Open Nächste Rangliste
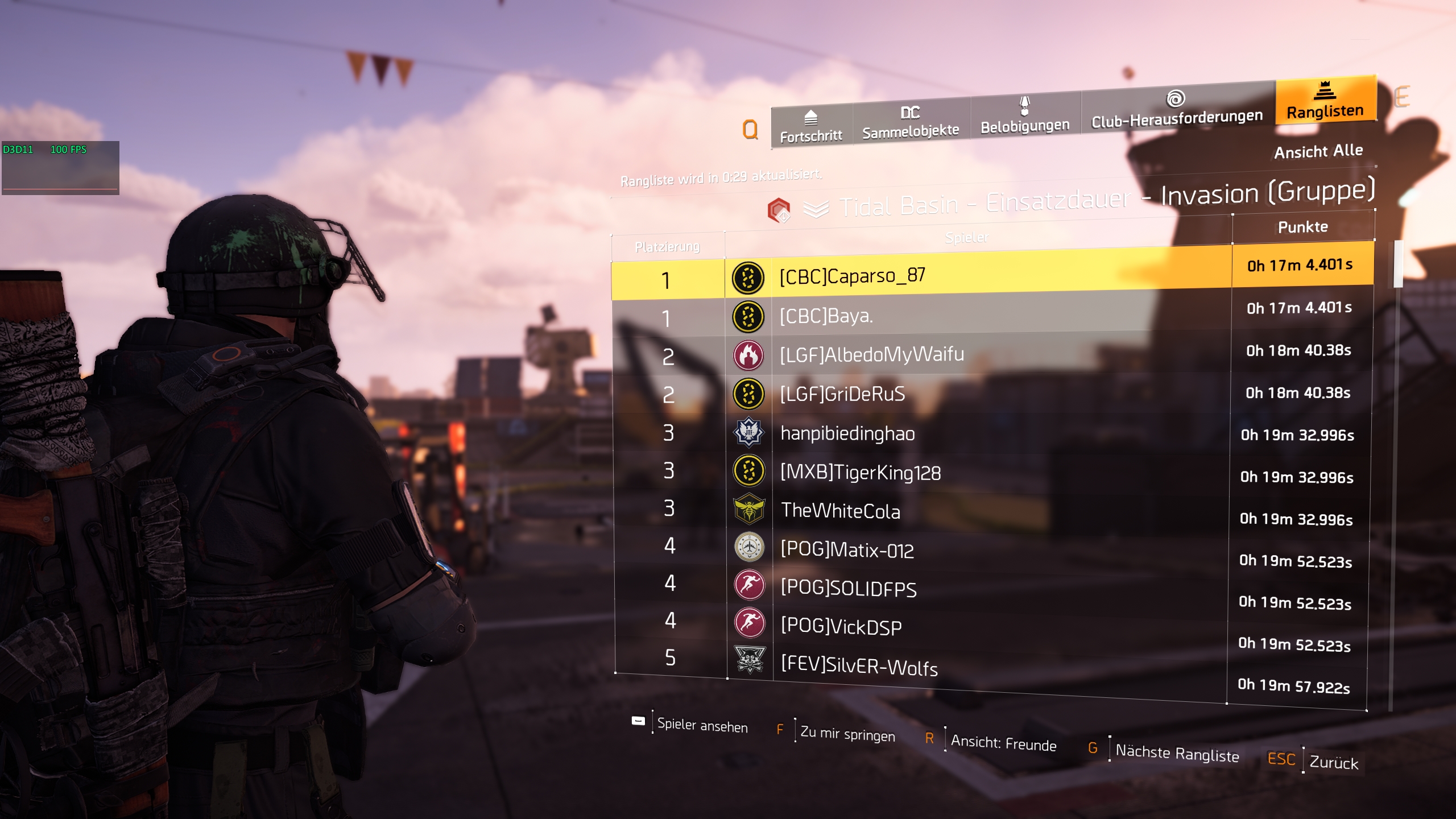 pos(1178,755)
